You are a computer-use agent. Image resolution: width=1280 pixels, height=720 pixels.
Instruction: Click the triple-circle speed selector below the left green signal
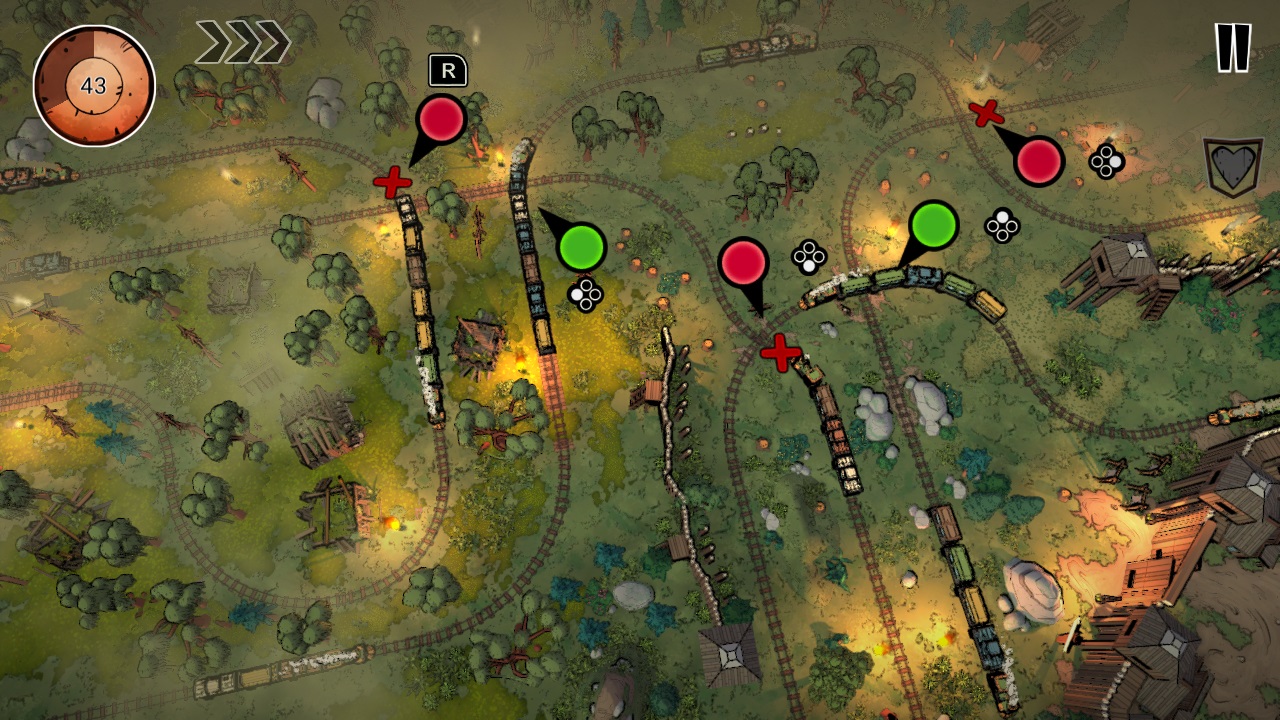click(585, 295)
